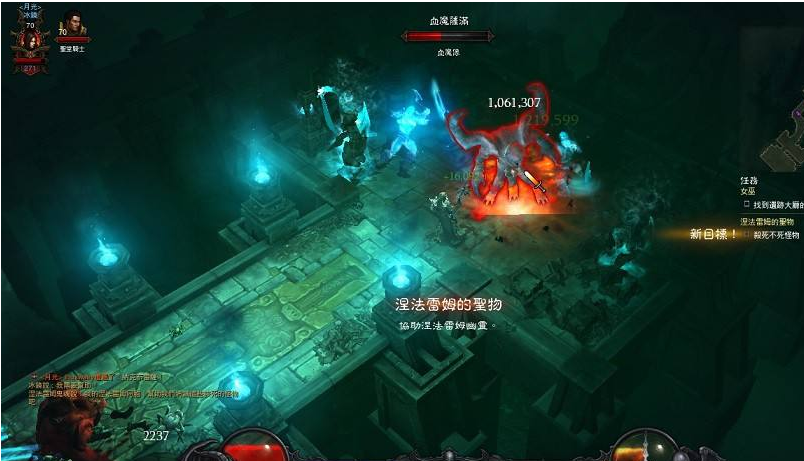Select the 涅法雷姆的聖物 quest in the tracker
This screenshot has height=461, width=804.
pyautogui.click(x=767, y=222)
